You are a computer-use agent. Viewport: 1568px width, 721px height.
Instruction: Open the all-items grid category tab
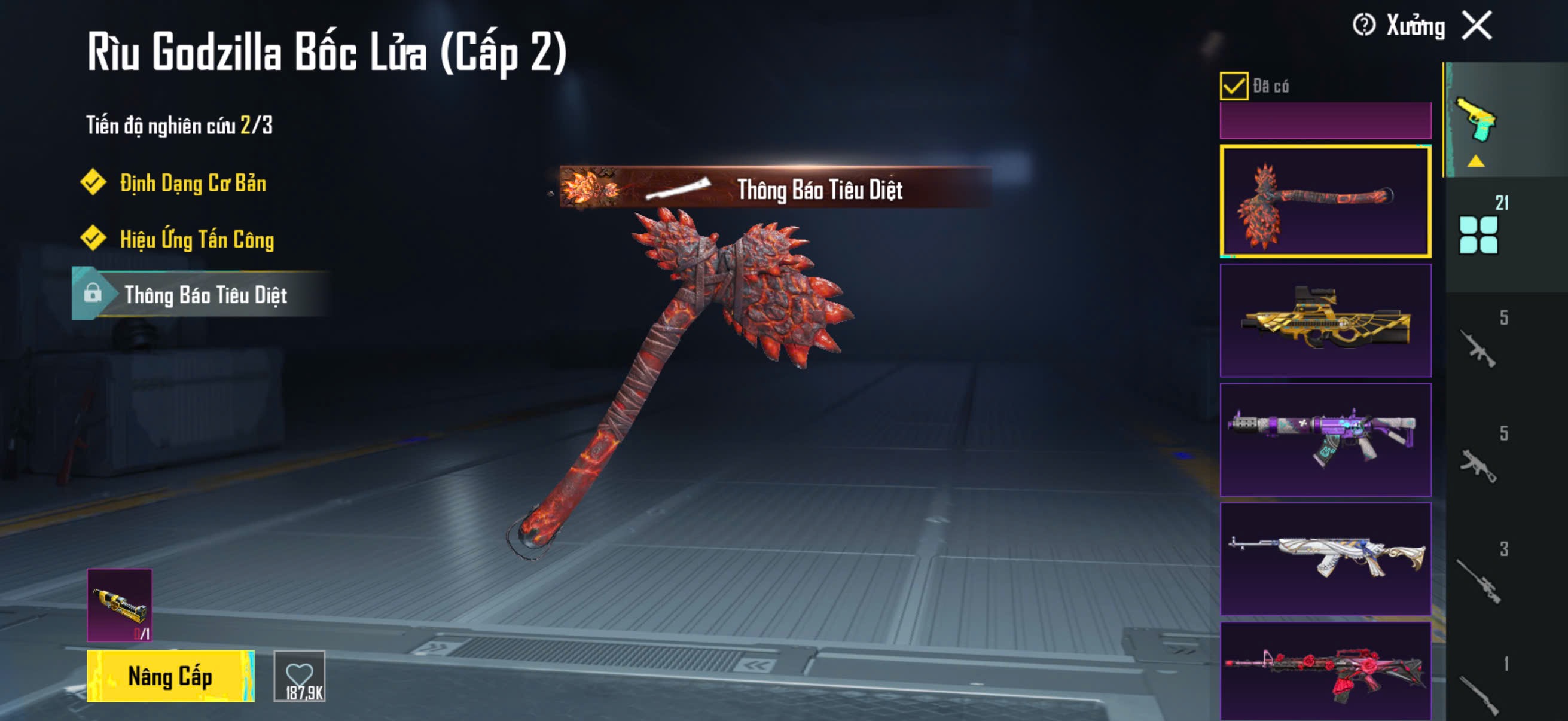[x=1478, y=234]
